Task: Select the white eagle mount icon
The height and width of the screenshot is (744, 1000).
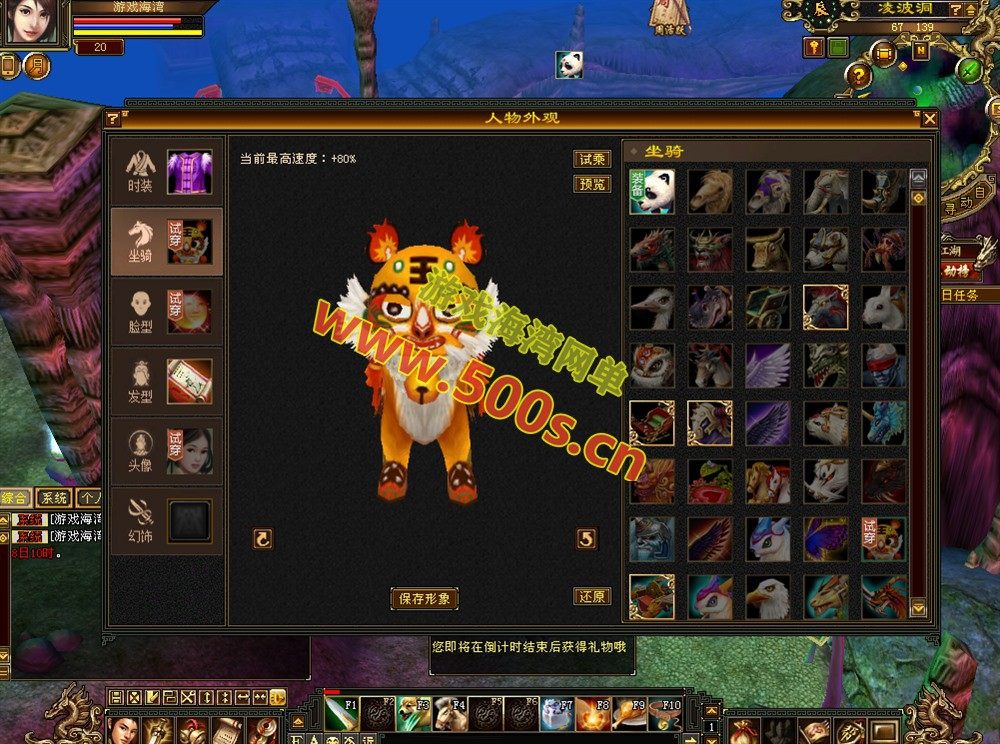Action: (768, 597)
